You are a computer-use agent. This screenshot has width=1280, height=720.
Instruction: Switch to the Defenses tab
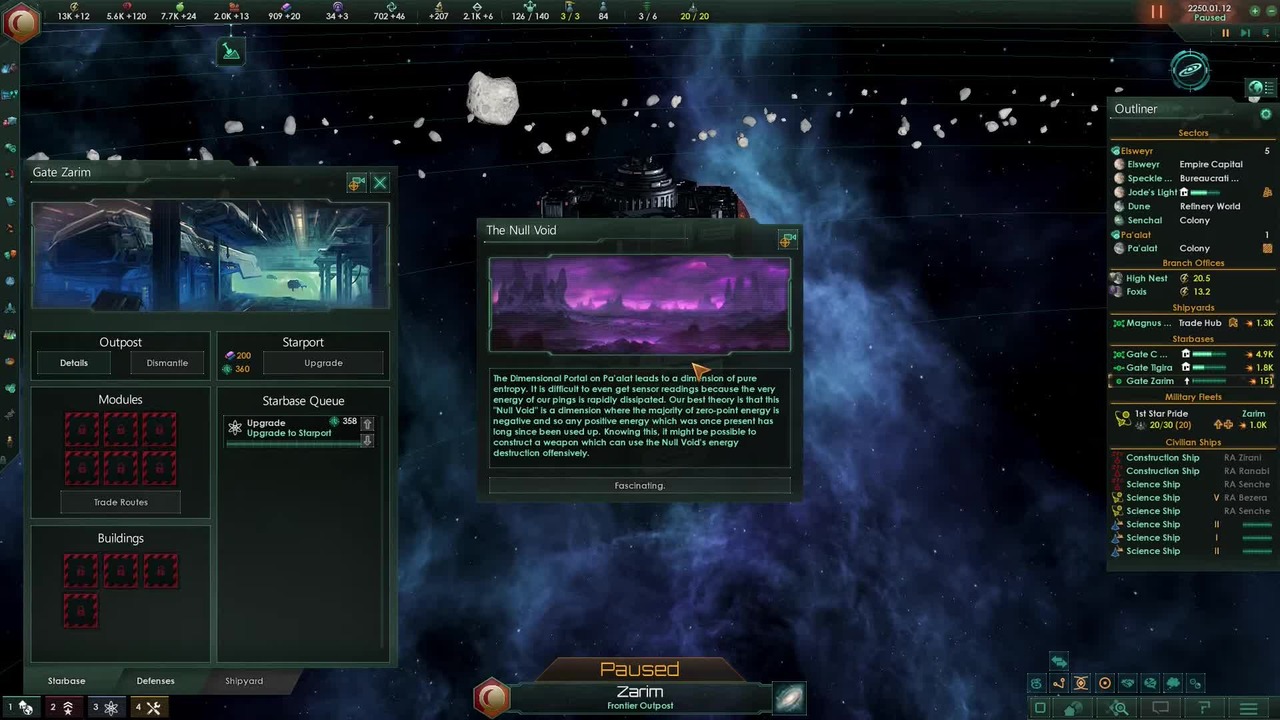pos(155,681)
